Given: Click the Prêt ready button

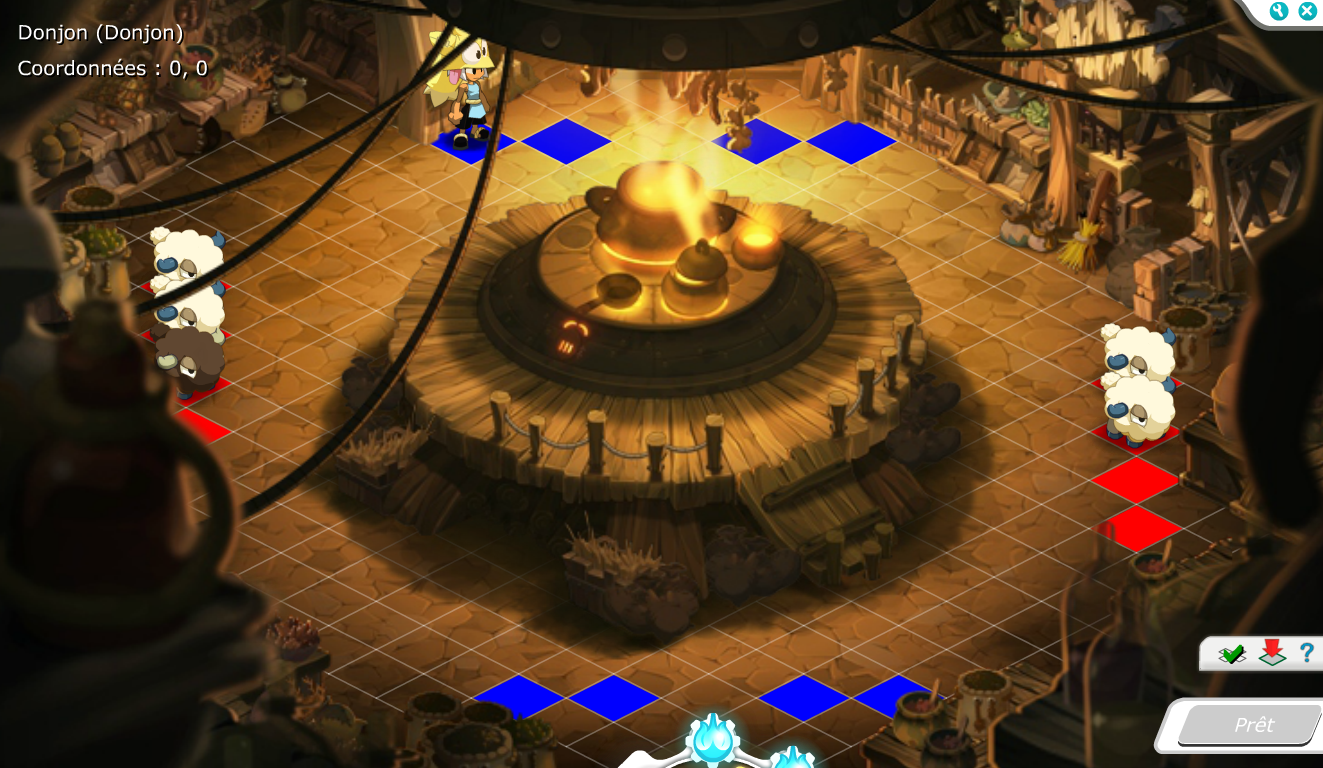Looking at the screenshot, I should (1253, 725).
